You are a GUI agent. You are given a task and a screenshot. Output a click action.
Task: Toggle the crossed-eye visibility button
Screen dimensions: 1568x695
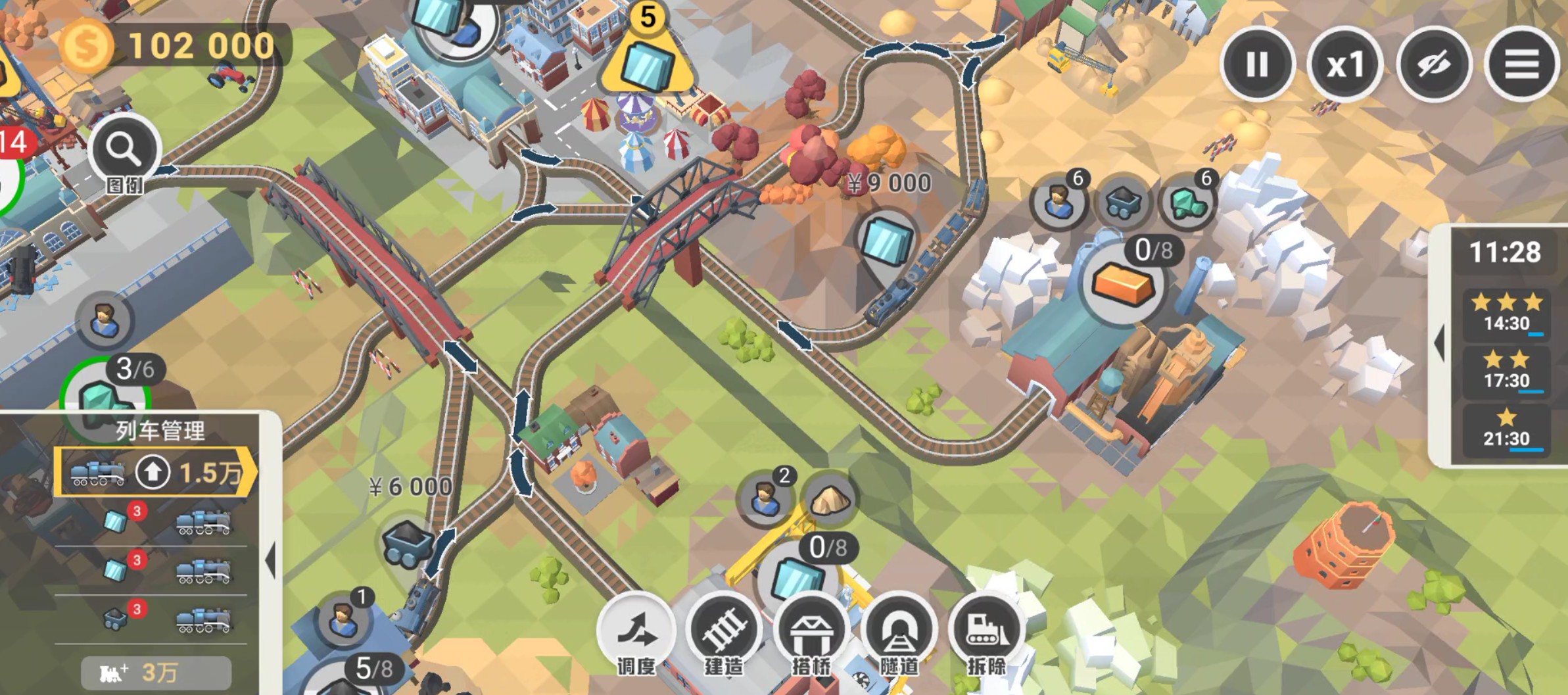(x=1433, y=64)
